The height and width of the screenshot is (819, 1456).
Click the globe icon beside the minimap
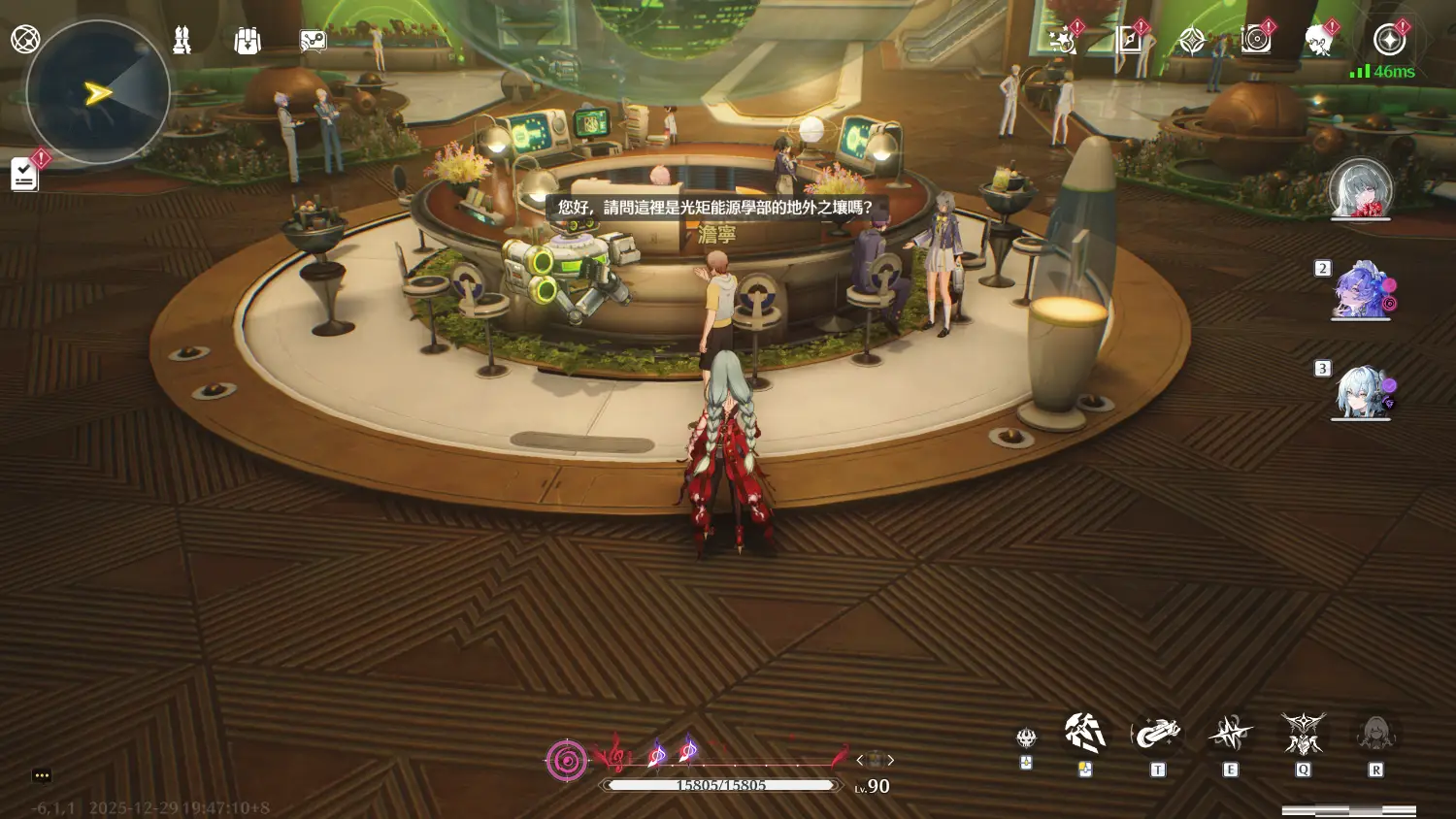[25, 39]
